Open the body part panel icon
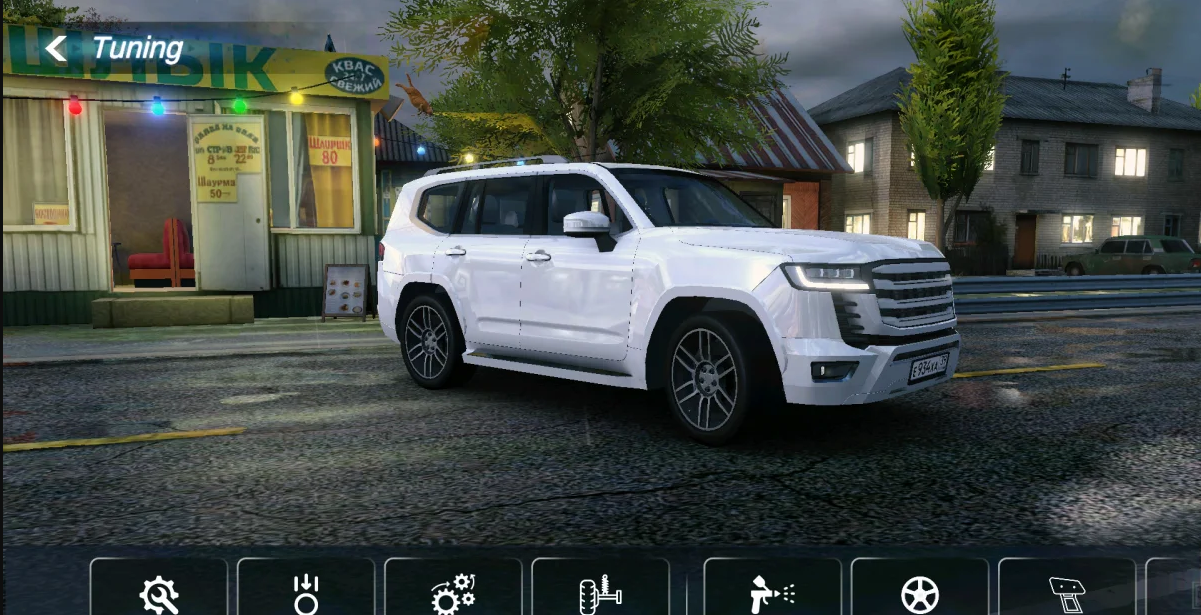1201x615 pixels. click(x=1066, y=593)
